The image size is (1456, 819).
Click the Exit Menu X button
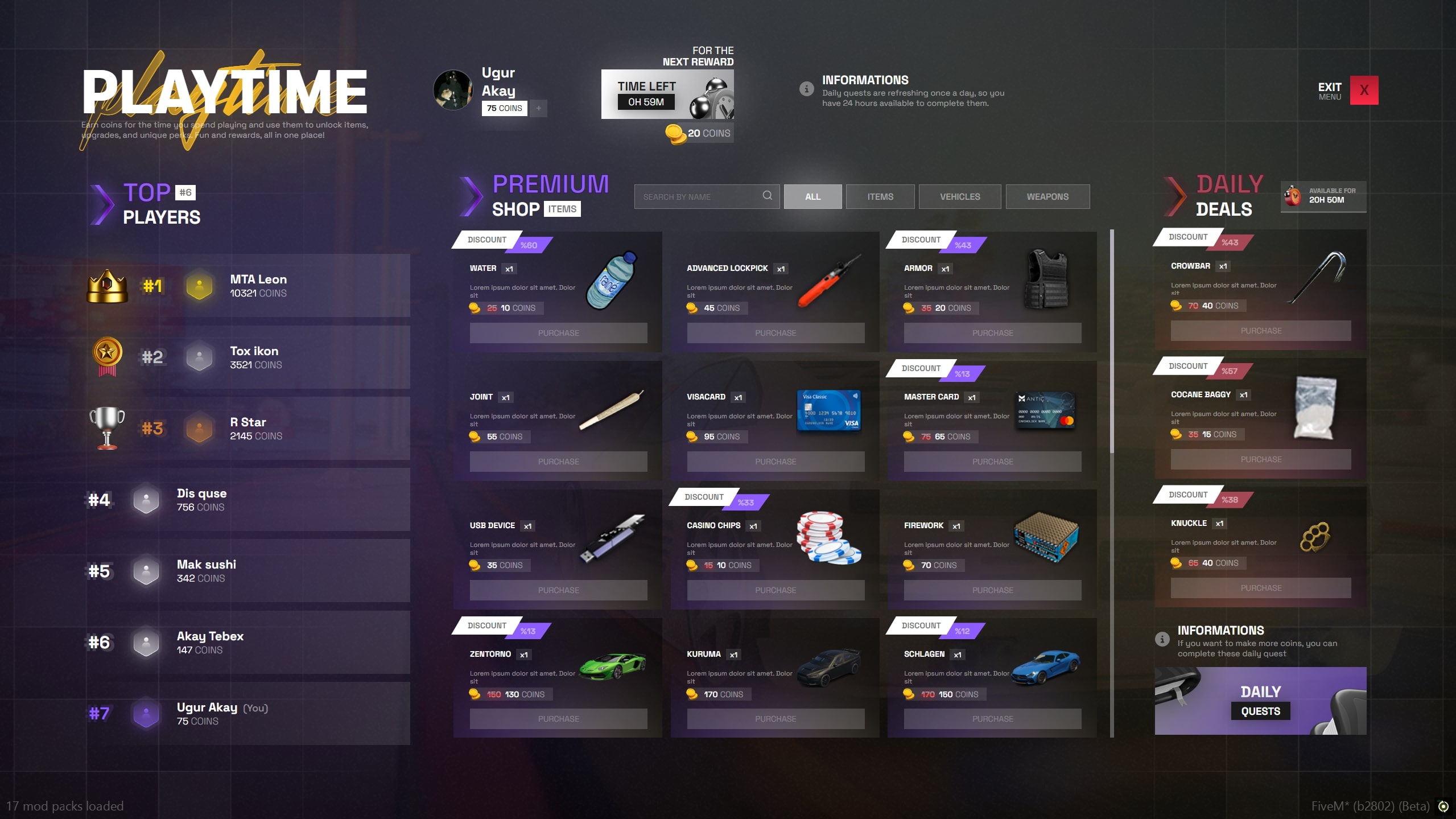pyautogui.click(x=1364, y=90)
